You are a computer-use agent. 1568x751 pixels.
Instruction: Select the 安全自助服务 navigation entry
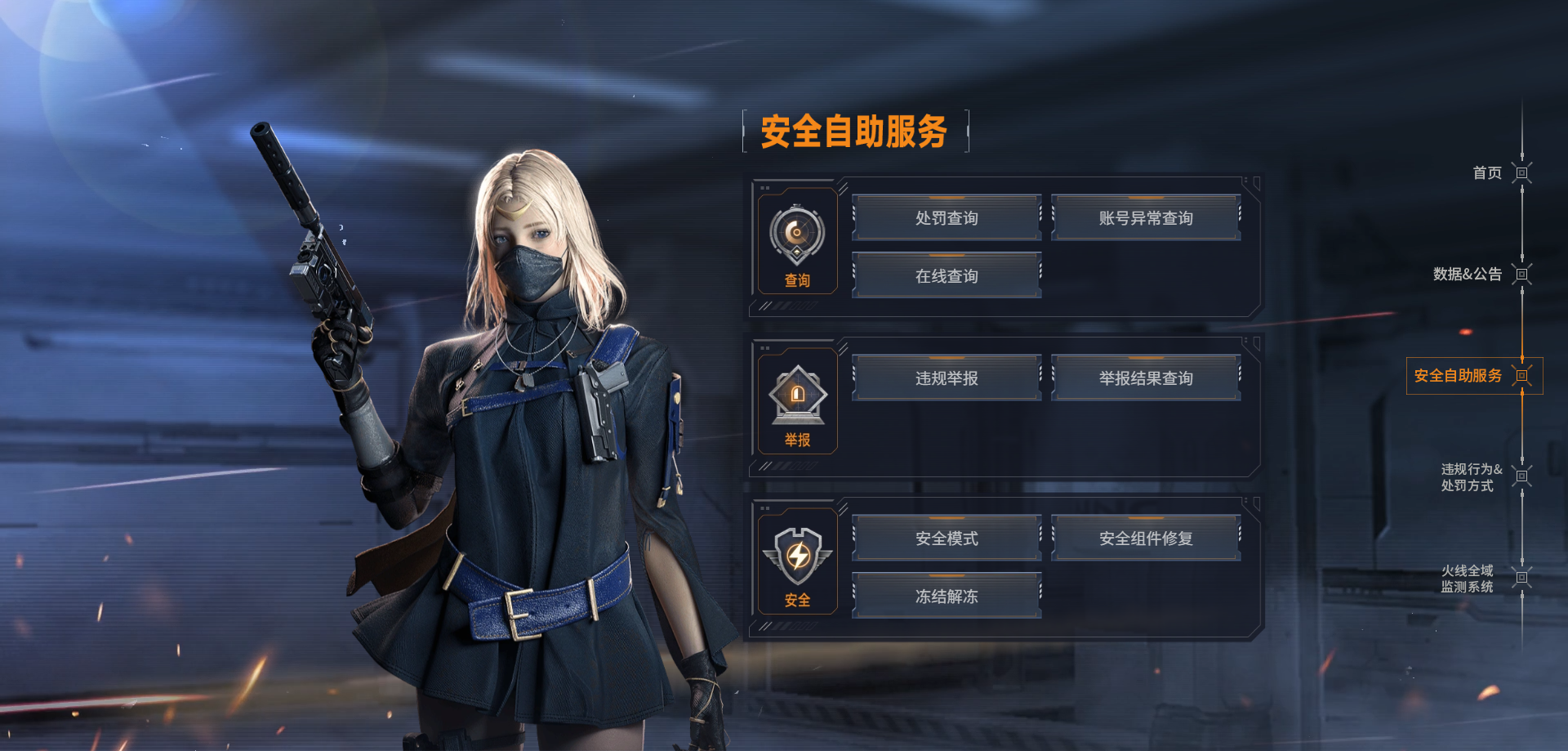pos(1459,376)
